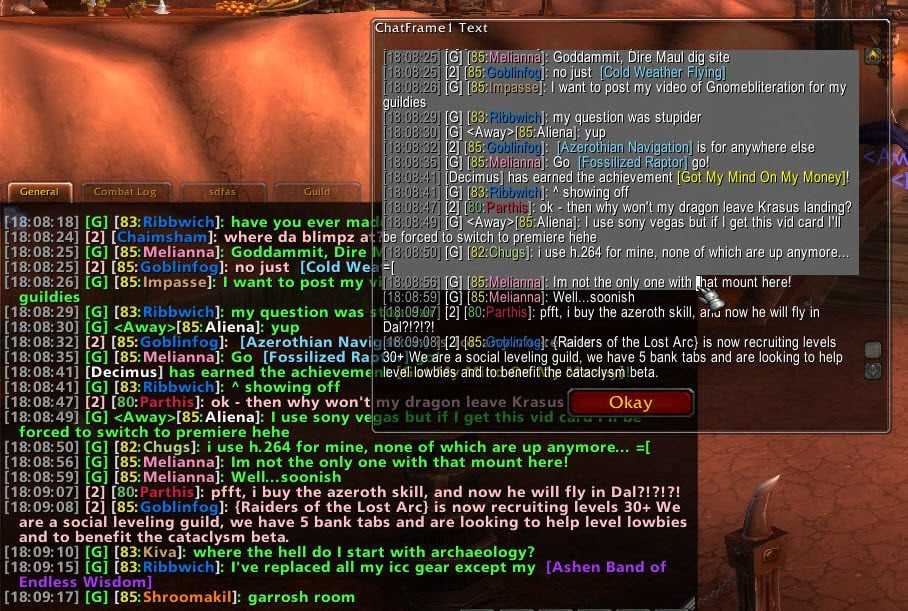Switch to the Combat Log tab
The image size is (908, 611).
click(x=125, y=191)
